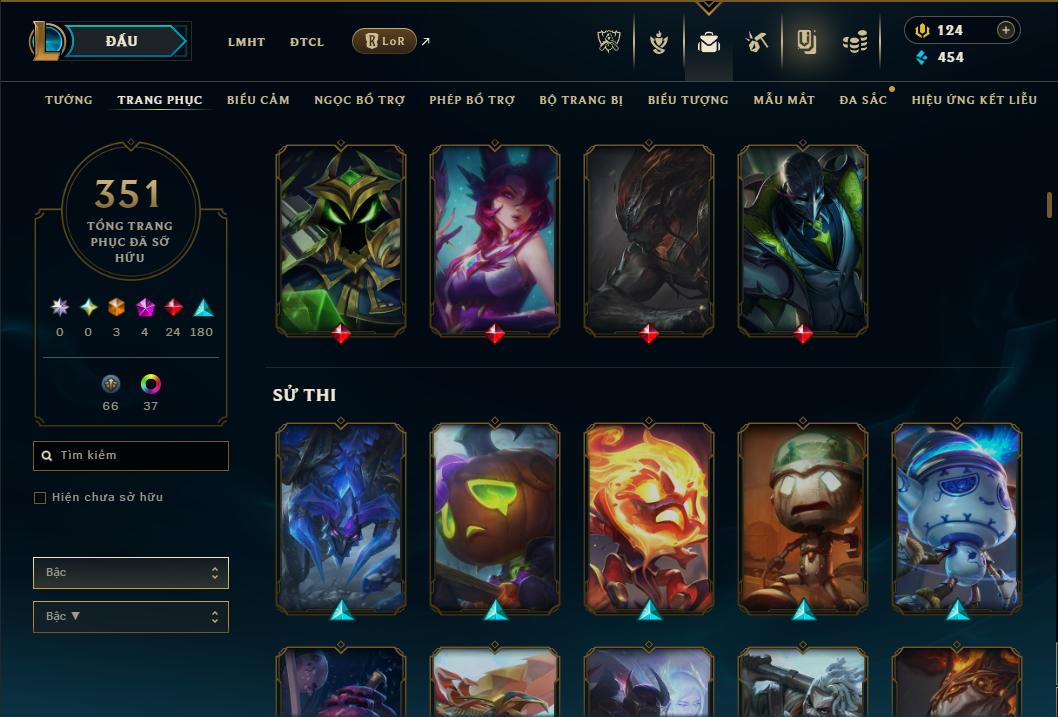Select the green hooded mage skin card
The image size is (1058, 717).
coord(341,240)
